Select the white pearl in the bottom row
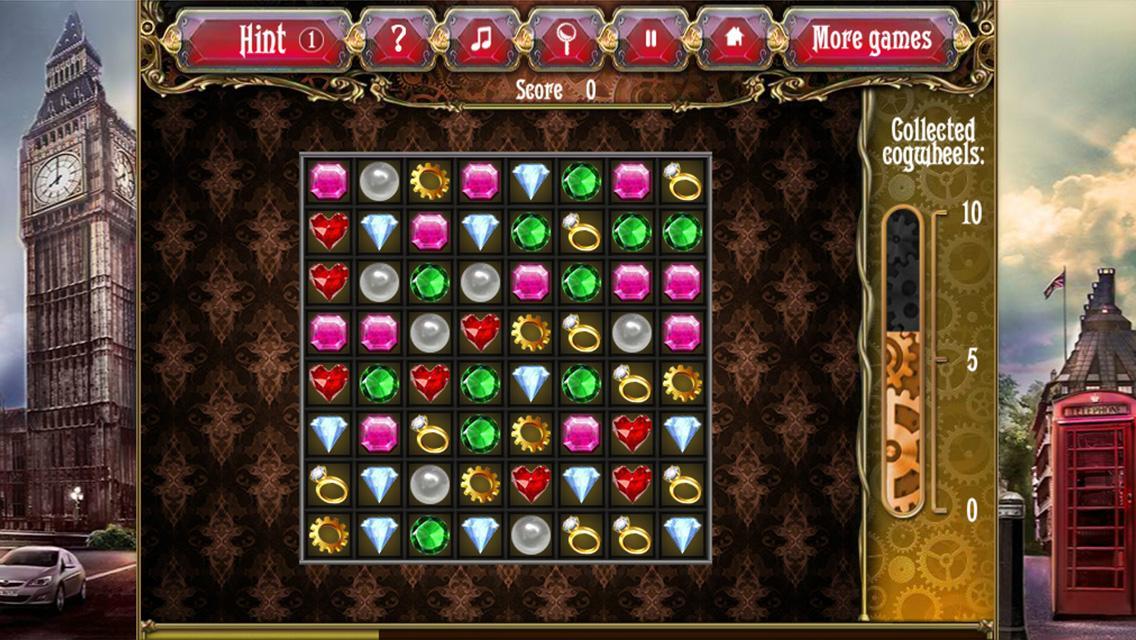Viewport: 1136px width, 640px height. click(531, 535)
